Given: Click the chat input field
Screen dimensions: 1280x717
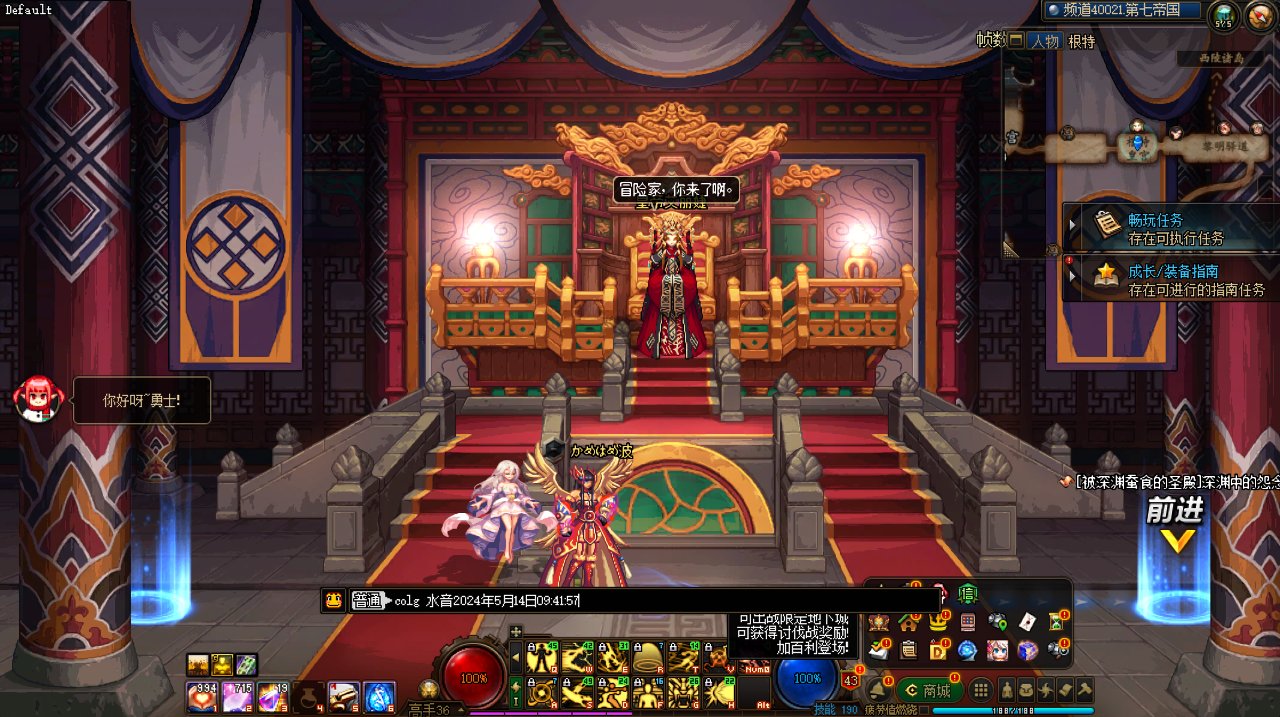Looking at the screenshot, I should pos(660,600).
